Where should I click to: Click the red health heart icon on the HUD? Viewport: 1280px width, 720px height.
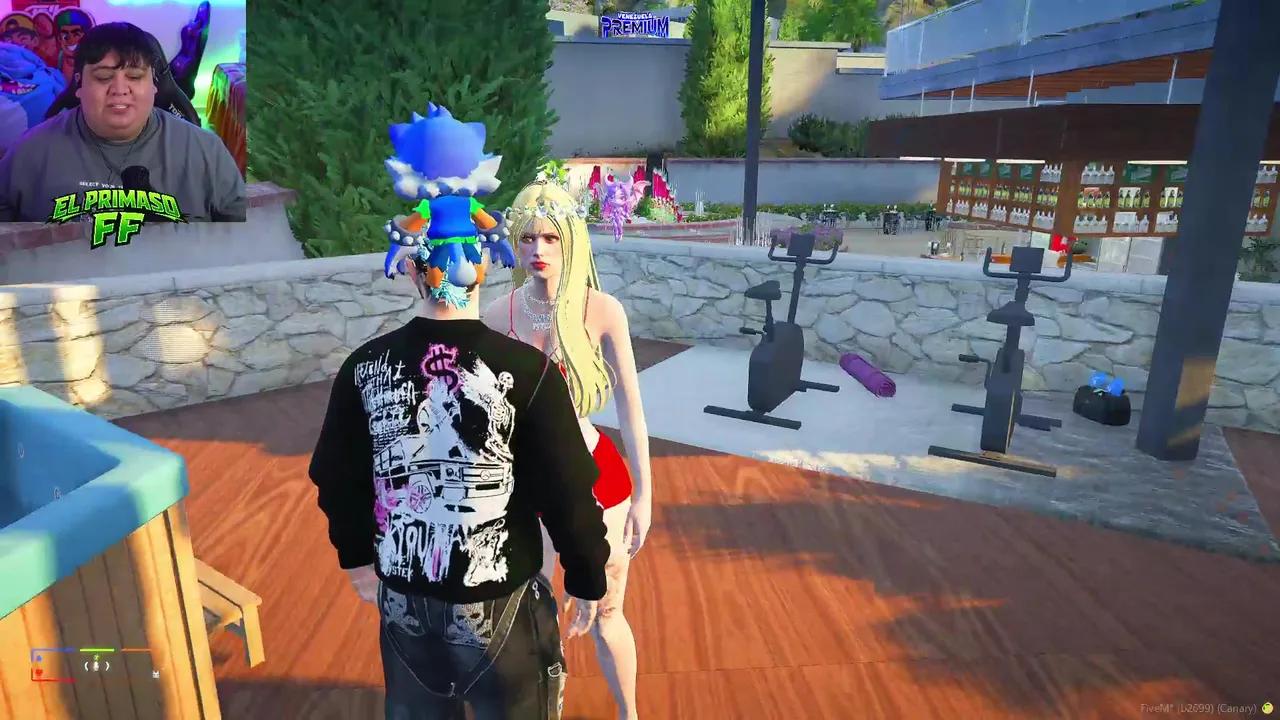pyautogui.click(x=39, y=672)
